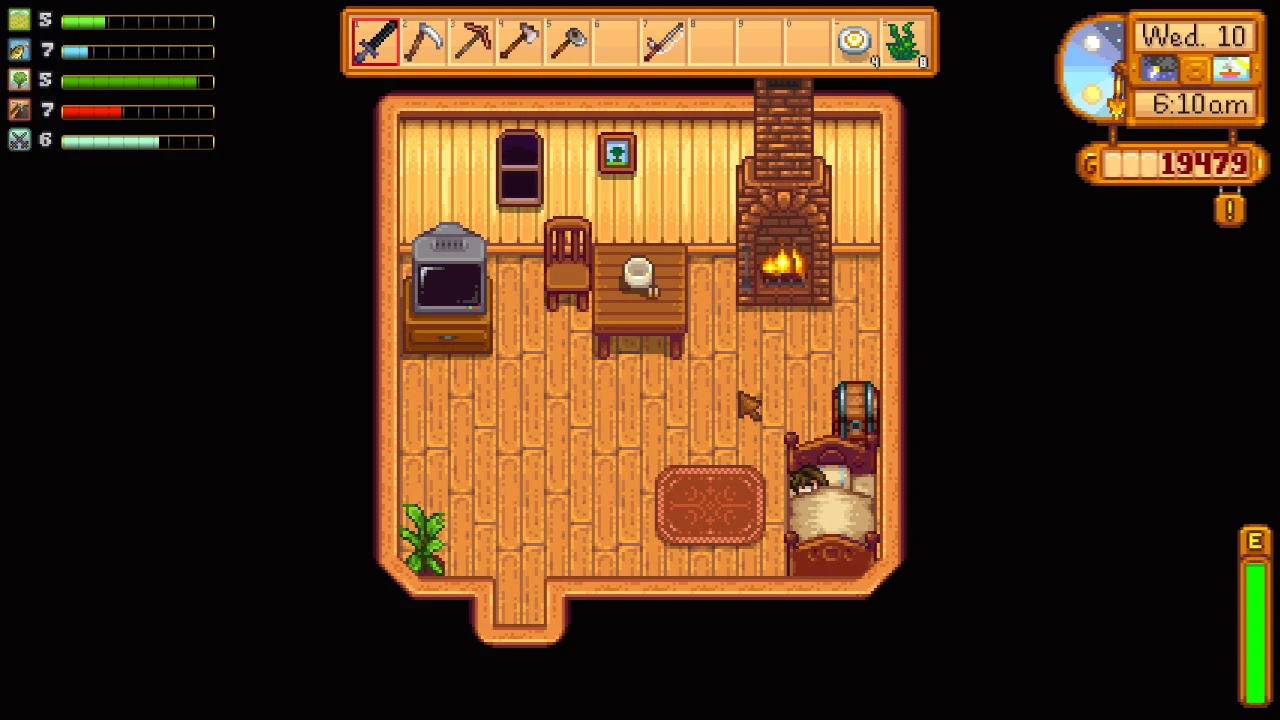The width and height of the screenshot is (1280, 720).
Task: Click the season event icon on the clock
Action: coord(1230,69)
